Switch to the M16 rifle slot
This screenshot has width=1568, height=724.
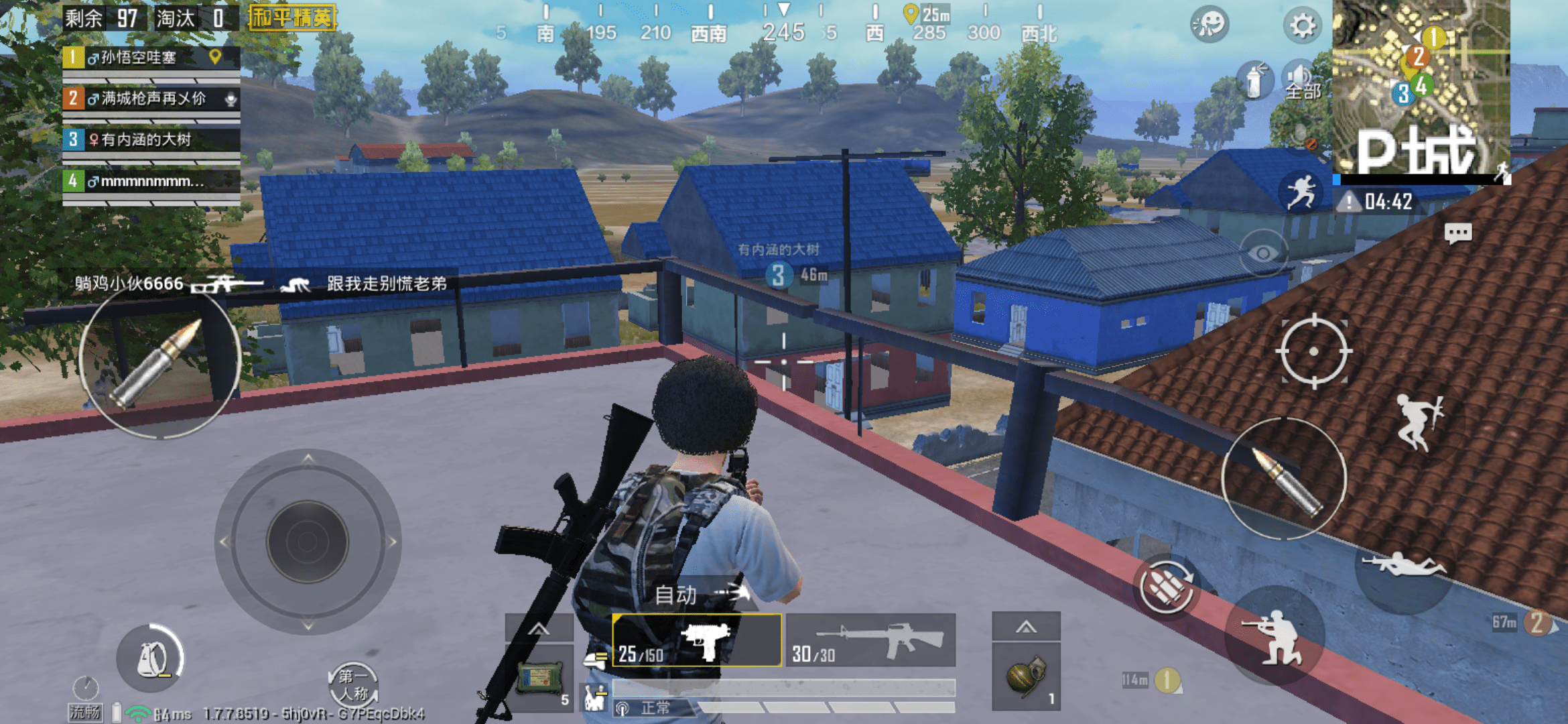870,640
